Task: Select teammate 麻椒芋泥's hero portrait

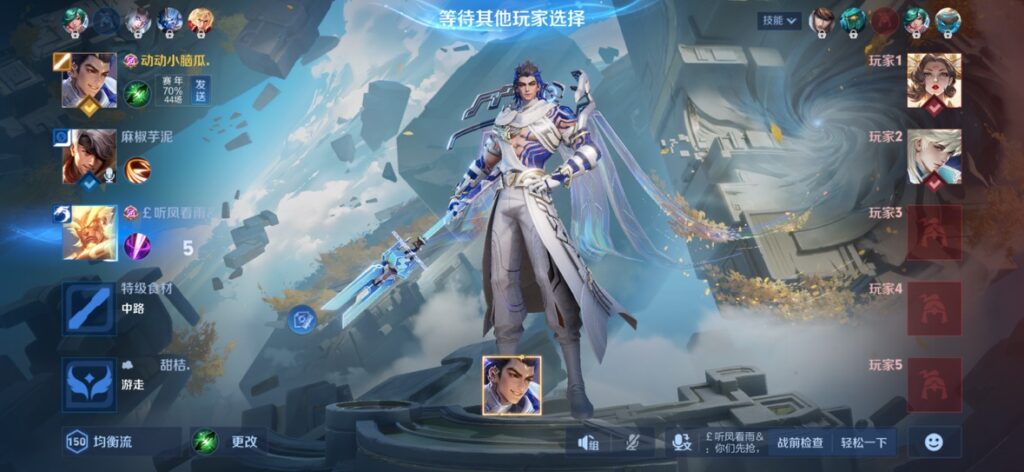Action: pyautogui.click(x=89, y=158)
